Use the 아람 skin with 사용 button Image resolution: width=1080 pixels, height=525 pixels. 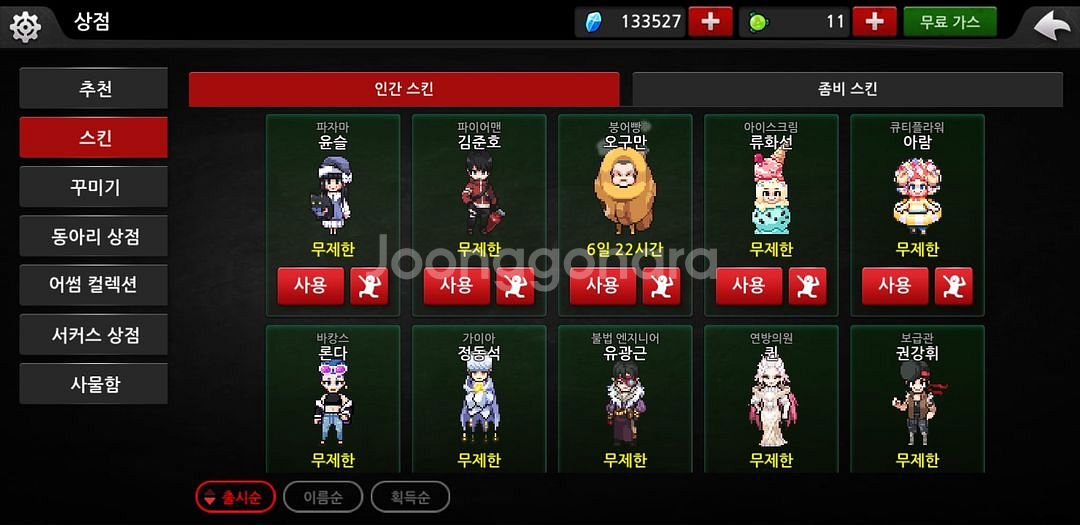point(894,286)
